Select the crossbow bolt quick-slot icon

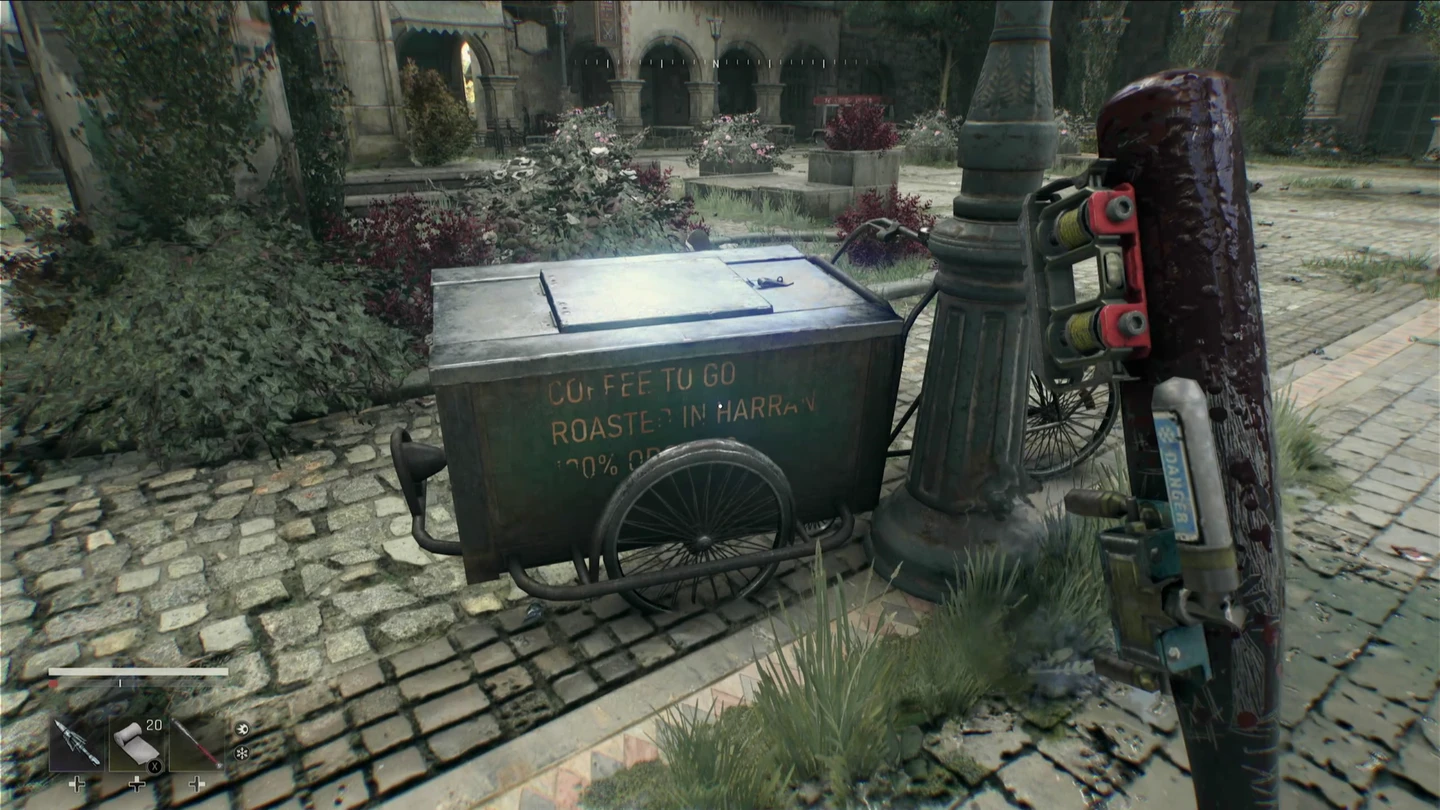coord(75,742)
